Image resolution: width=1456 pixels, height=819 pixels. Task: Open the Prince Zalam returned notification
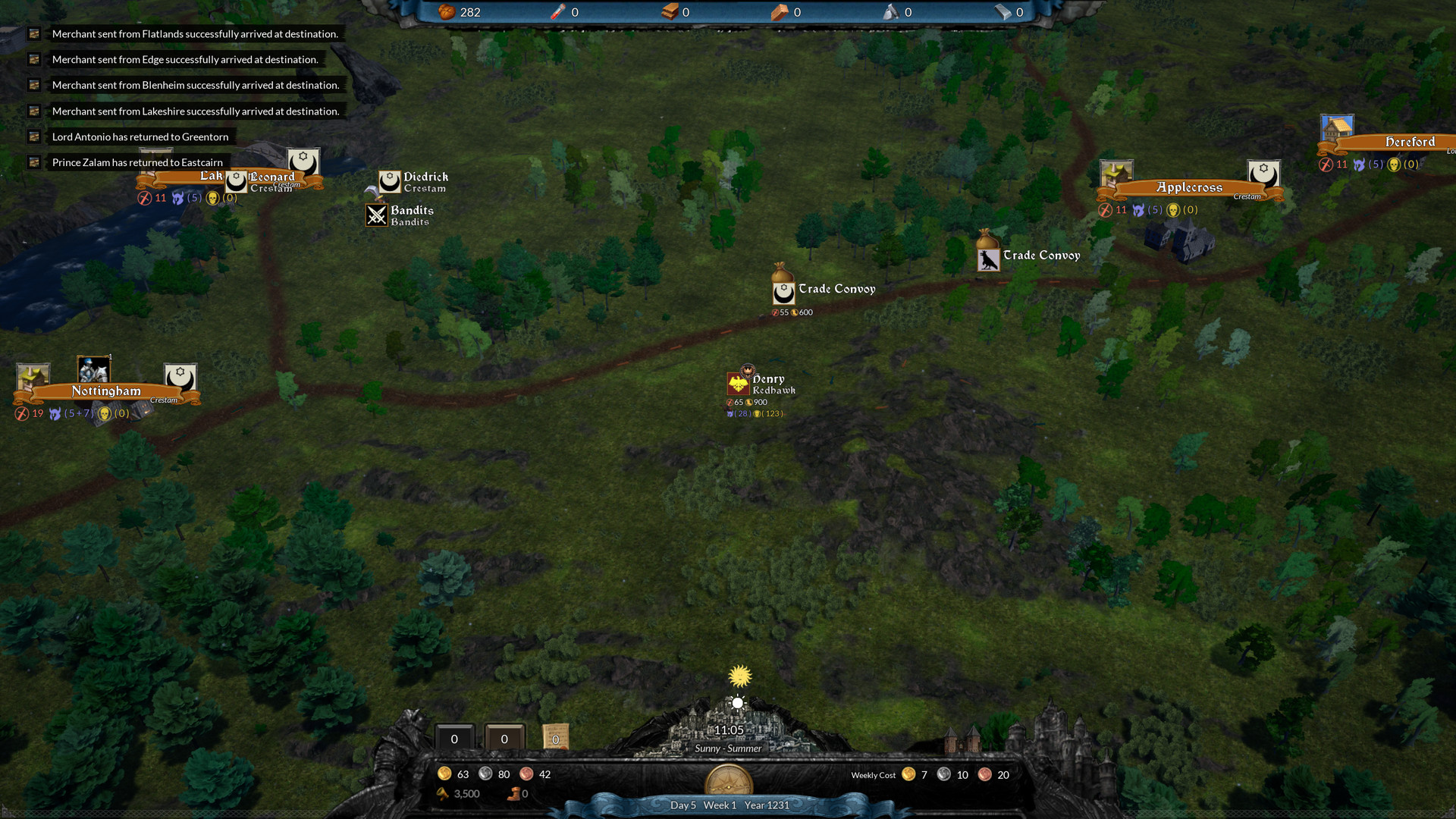tap(136, 162)
